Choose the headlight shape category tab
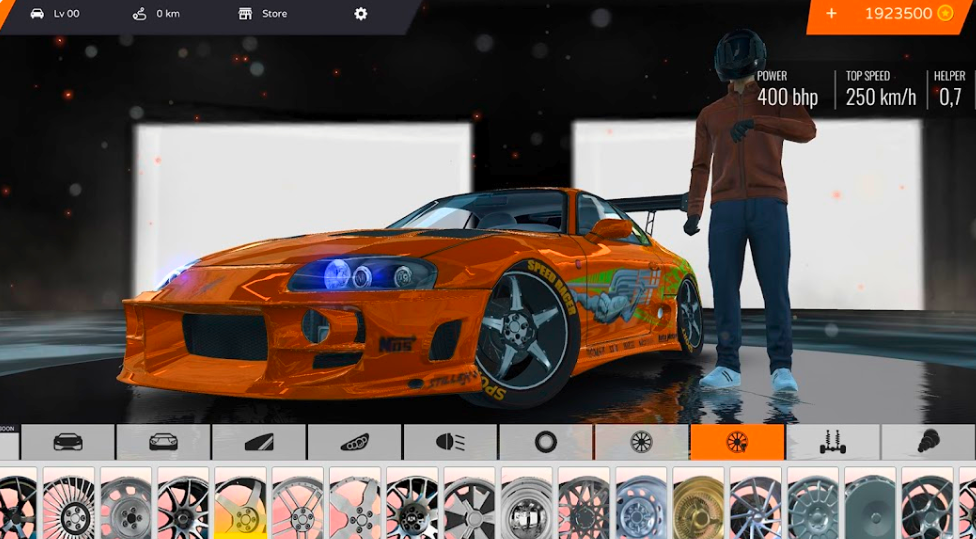 [x=354, y=442]
